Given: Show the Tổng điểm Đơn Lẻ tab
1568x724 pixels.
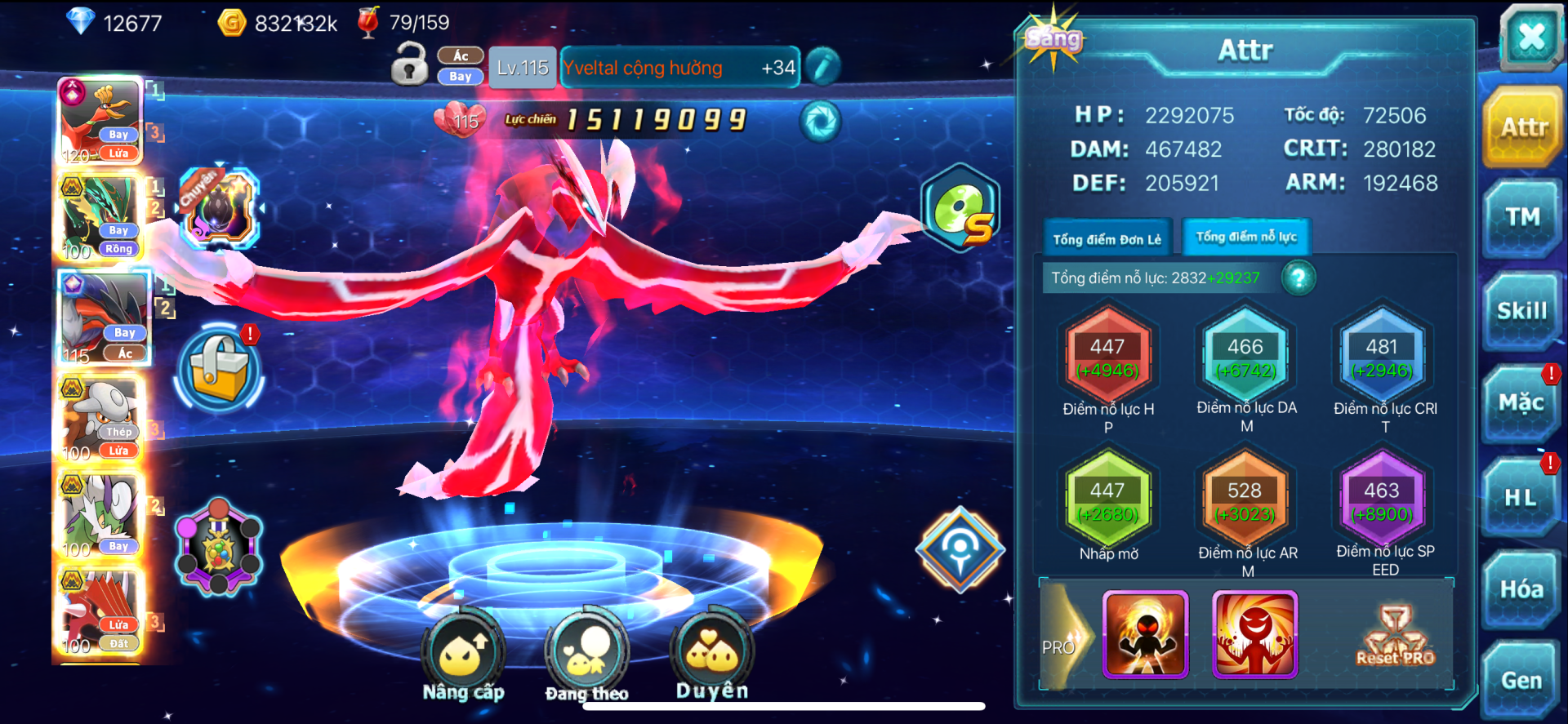Looking at the screenshot, I should 1107,239.
